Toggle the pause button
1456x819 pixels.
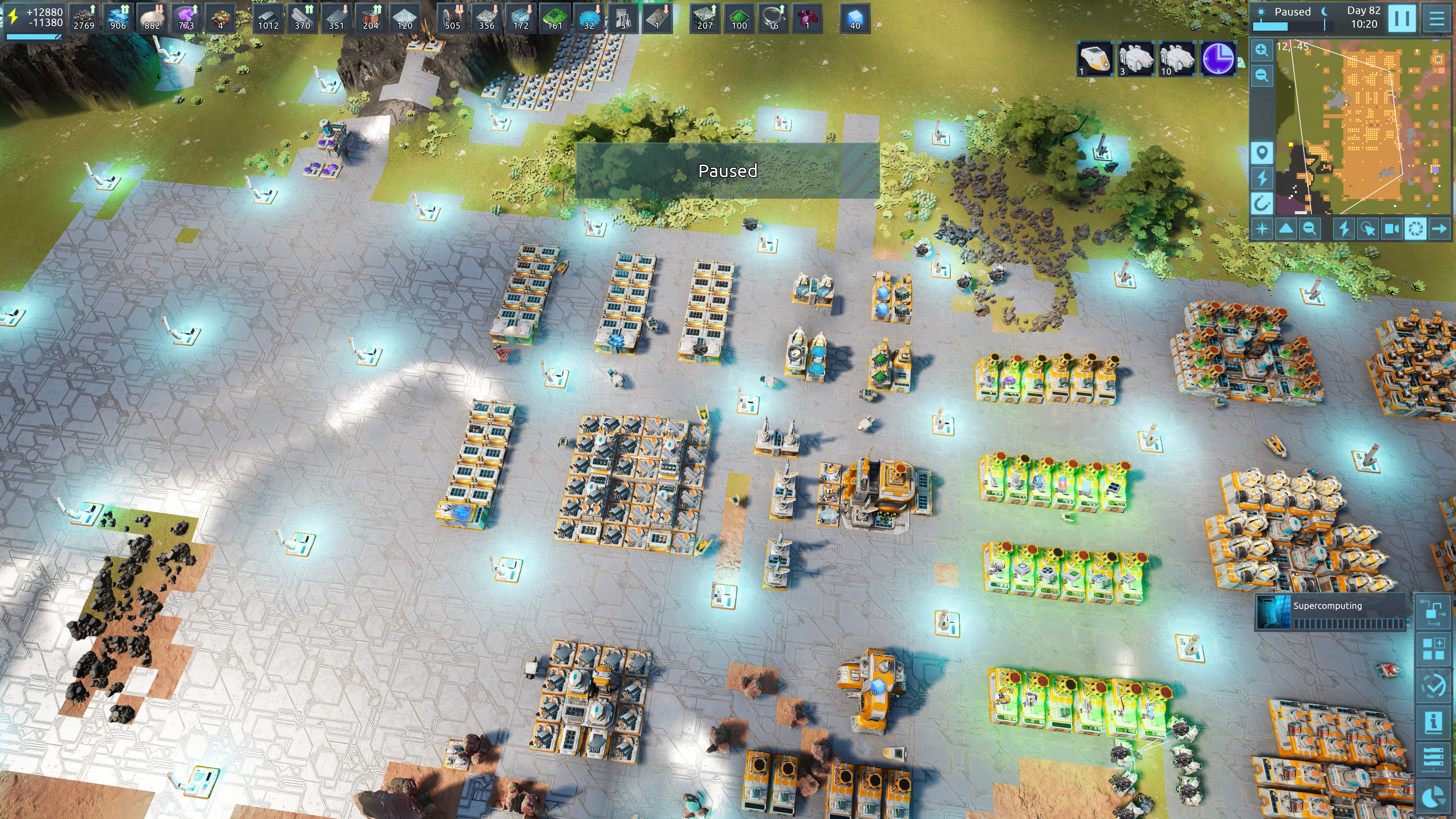(1402, 18)
